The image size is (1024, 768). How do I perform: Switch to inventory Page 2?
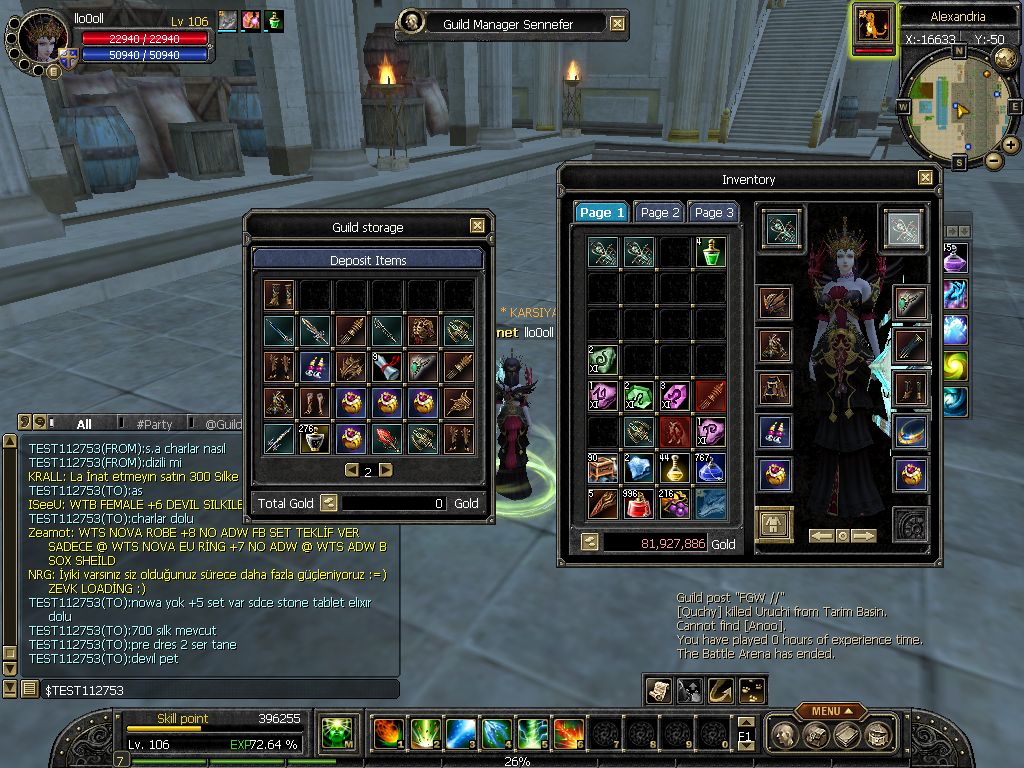point(660,212)
